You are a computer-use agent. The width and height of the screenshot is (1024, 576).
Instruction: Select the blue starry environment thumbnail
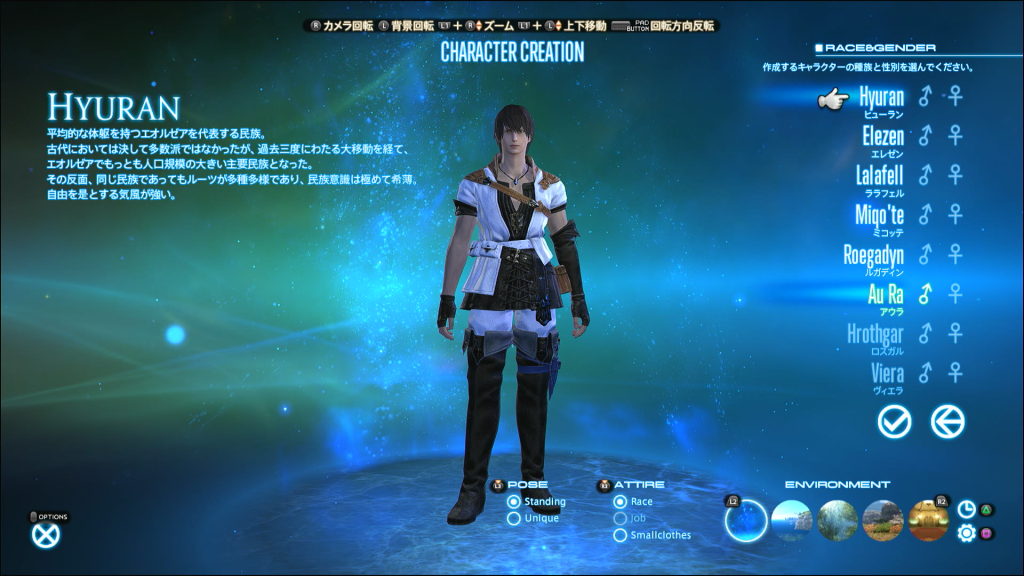tap(745, 521)
